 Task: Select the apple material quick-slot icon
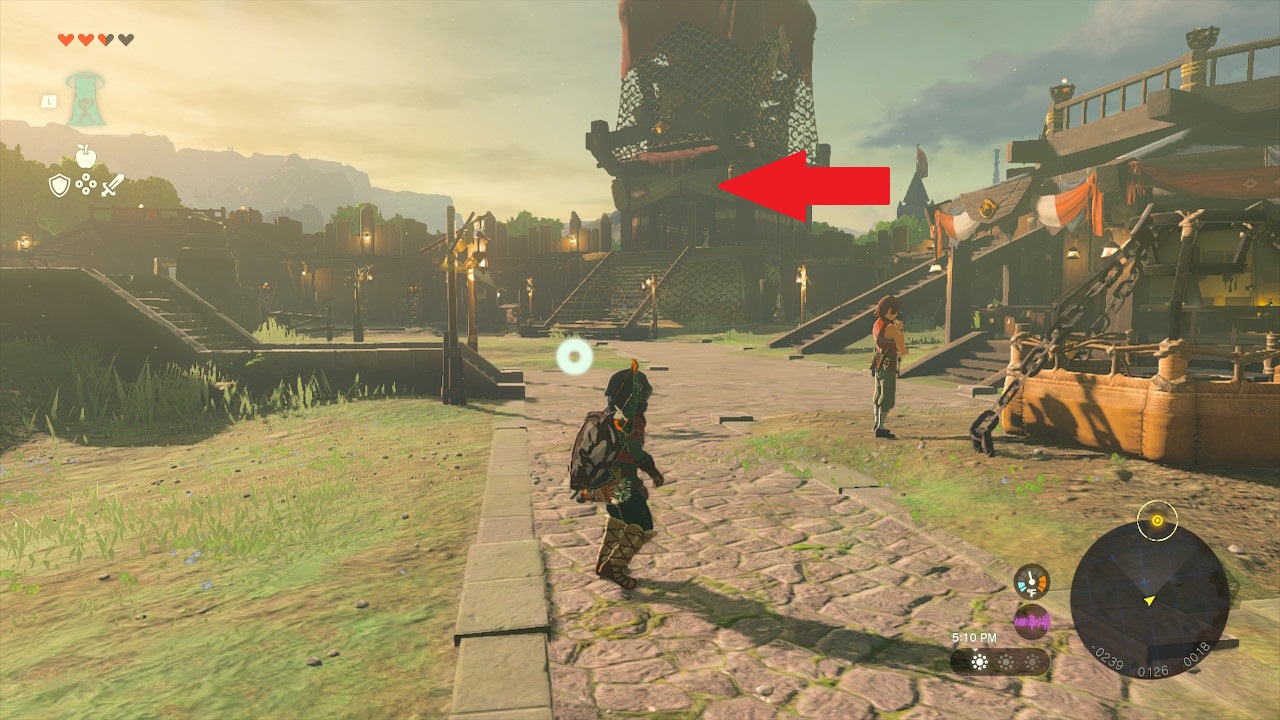tap(86, 156)
